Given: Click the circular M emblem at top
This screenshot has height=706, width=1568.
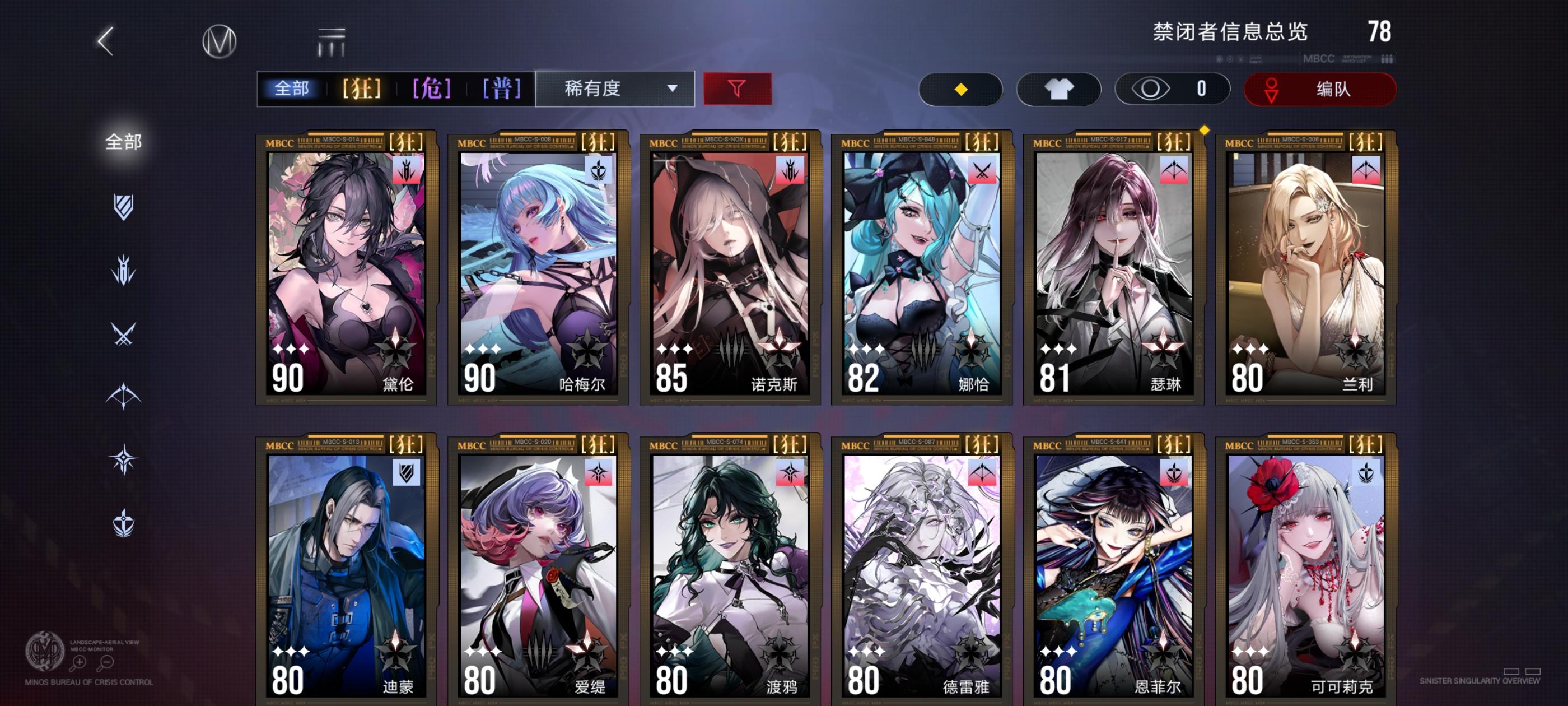Looking at the screenshot, I should [x=219, y=43].
